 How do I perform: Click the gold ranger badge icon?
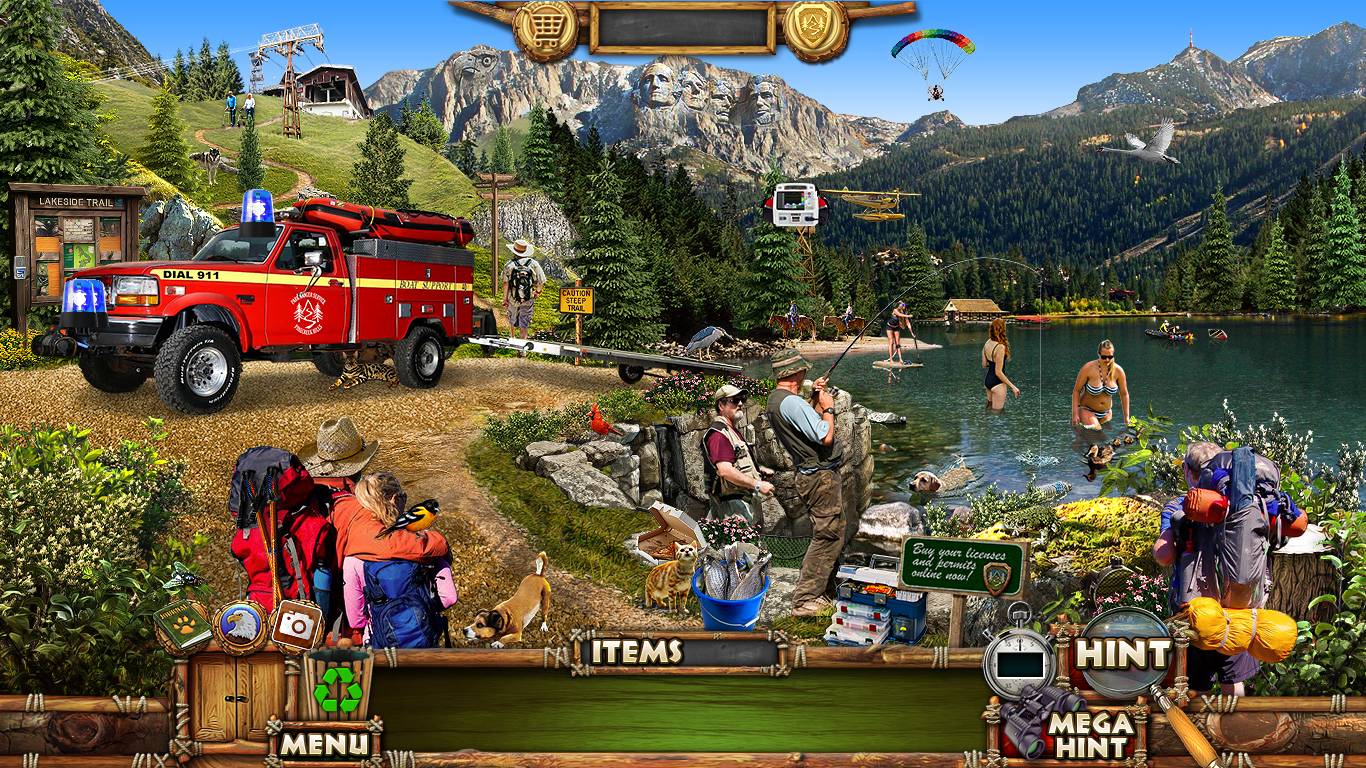815,29
